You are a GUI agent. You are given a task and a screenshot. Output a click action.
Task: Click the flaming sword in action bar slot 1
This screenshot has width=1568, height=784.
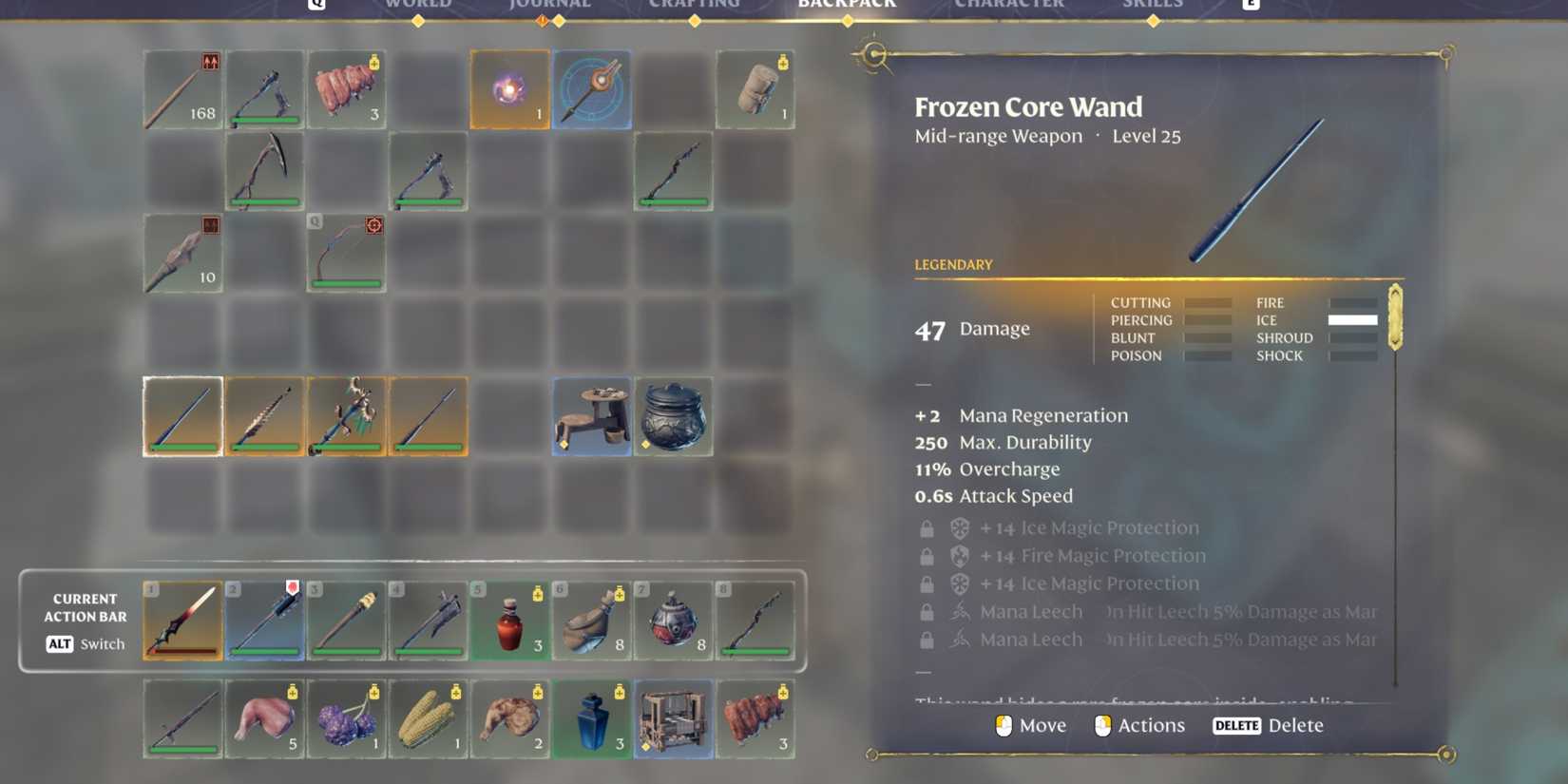182,621
